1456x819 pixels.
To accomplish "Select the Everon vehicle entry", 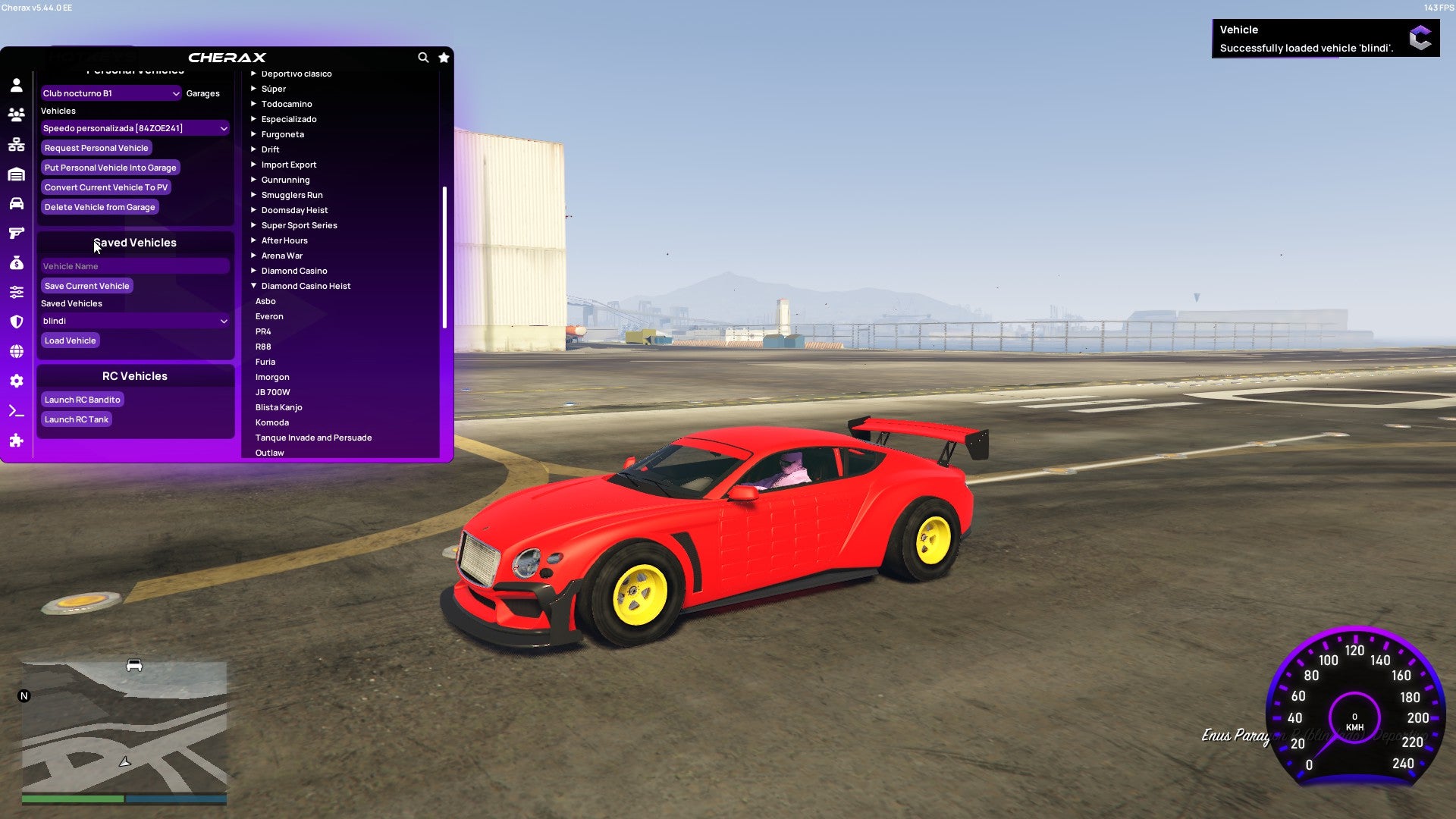I will 269,316.
